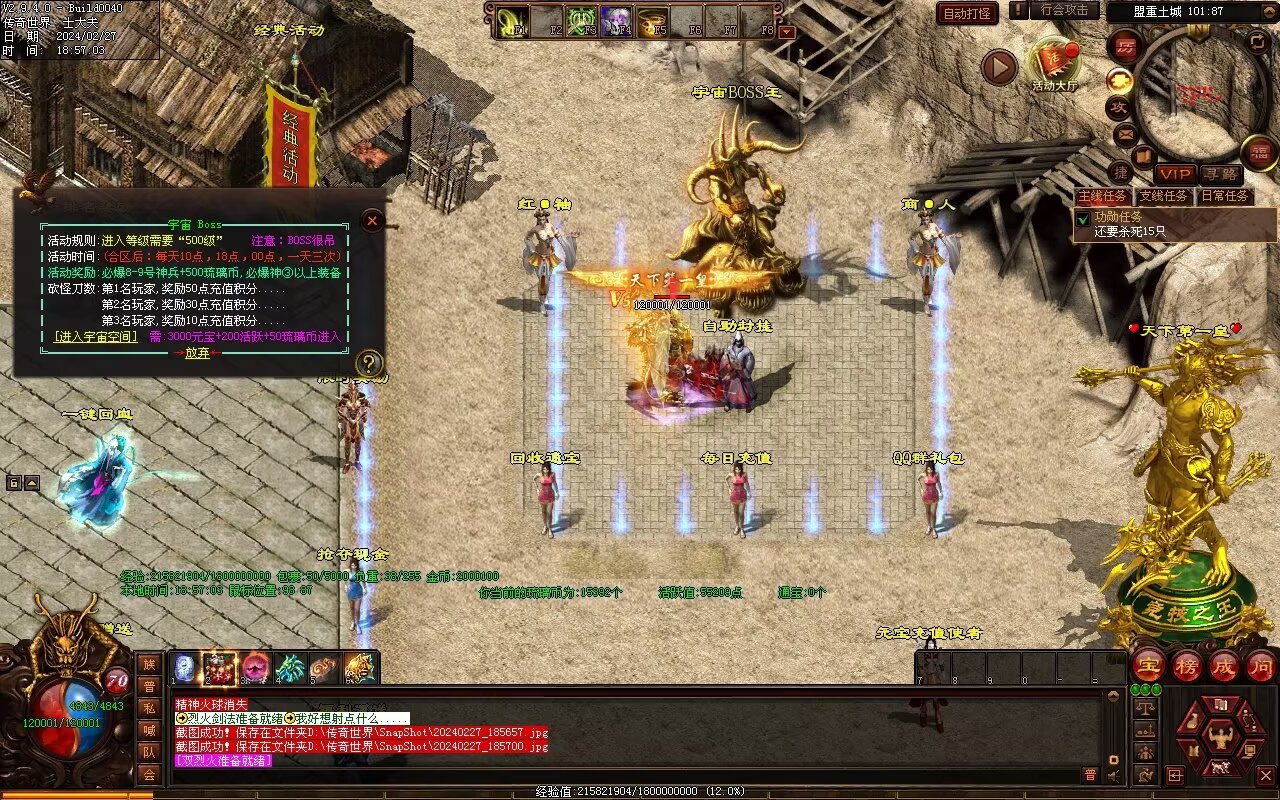Open the 活动大厅 activity hall icon
The width and height of the screenshot is (1280, 800).
pyautogui.click(x=1054, y=64)
